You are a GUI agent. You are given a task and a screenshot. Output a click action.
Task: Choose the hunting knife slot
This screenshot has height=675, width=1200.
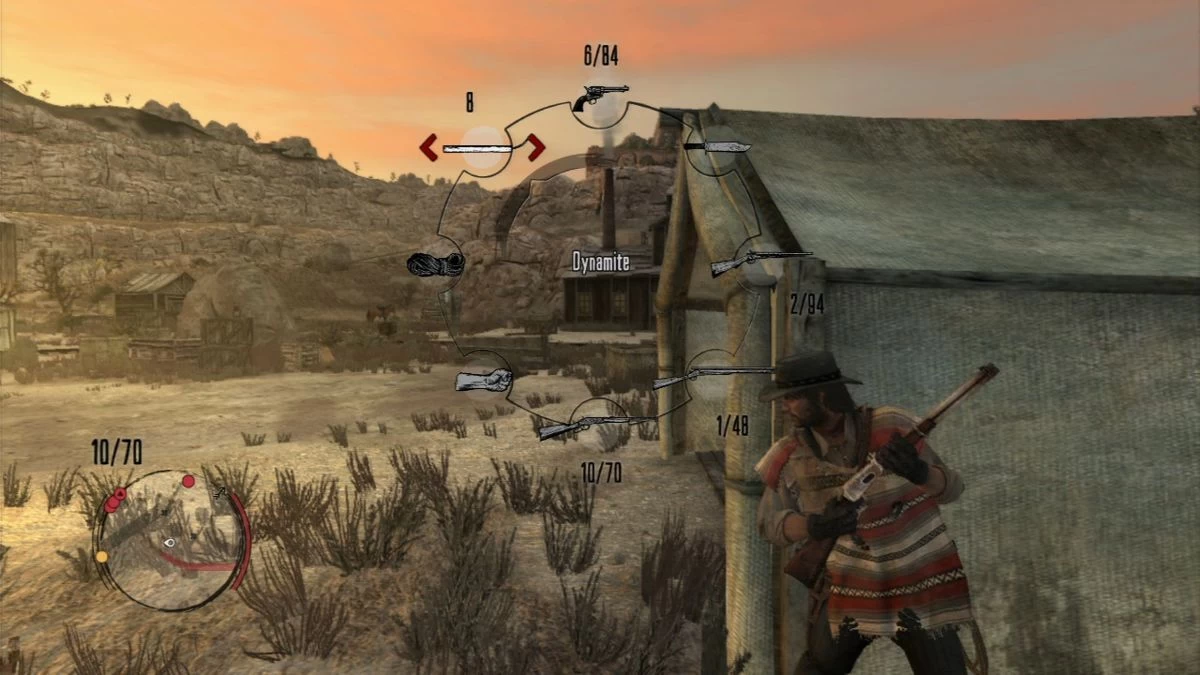(718, 147)
